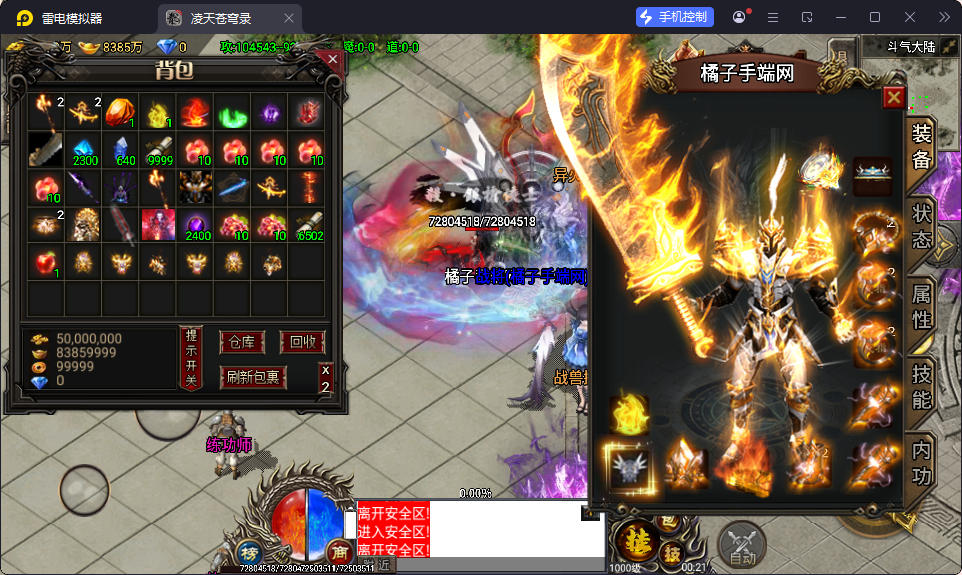Select the purple orb stack of 2400

[x=196, y=225]
